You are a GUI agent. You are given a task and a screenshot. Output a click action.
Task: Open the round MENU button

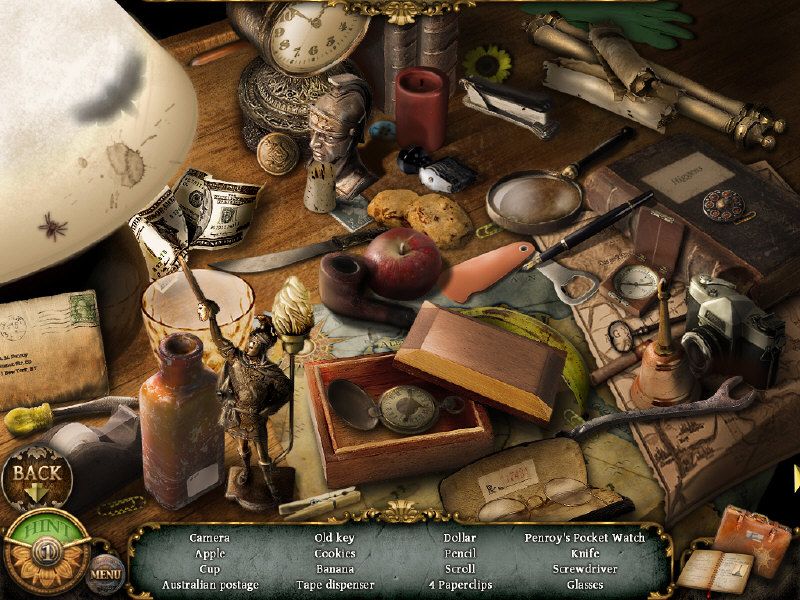[105, 573]
